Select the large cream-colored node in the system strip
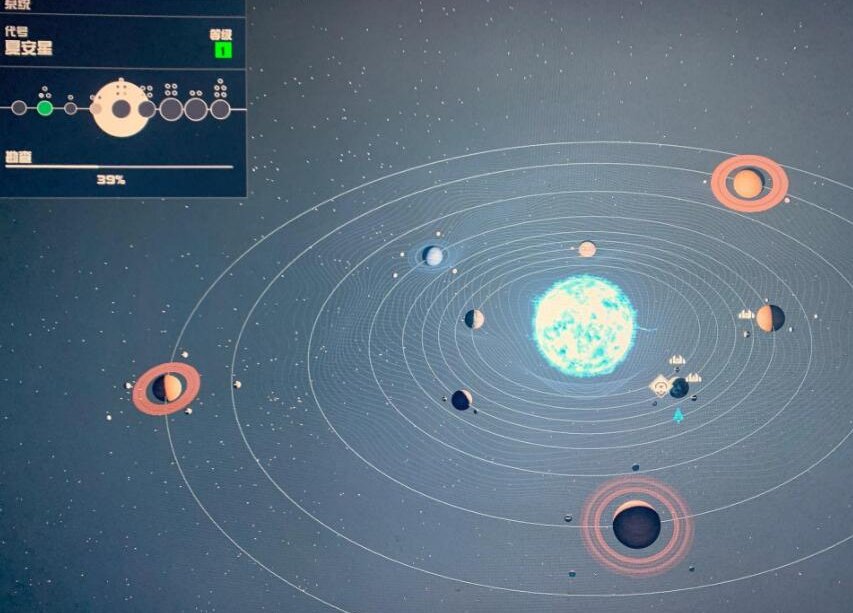 120,108
